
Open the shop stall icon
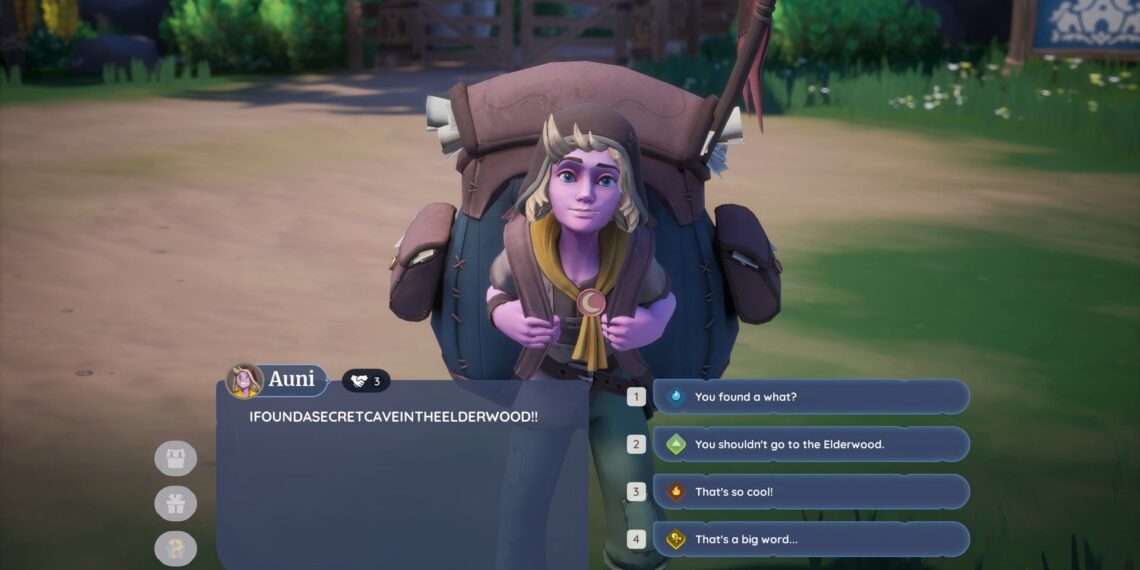[176, 458]
